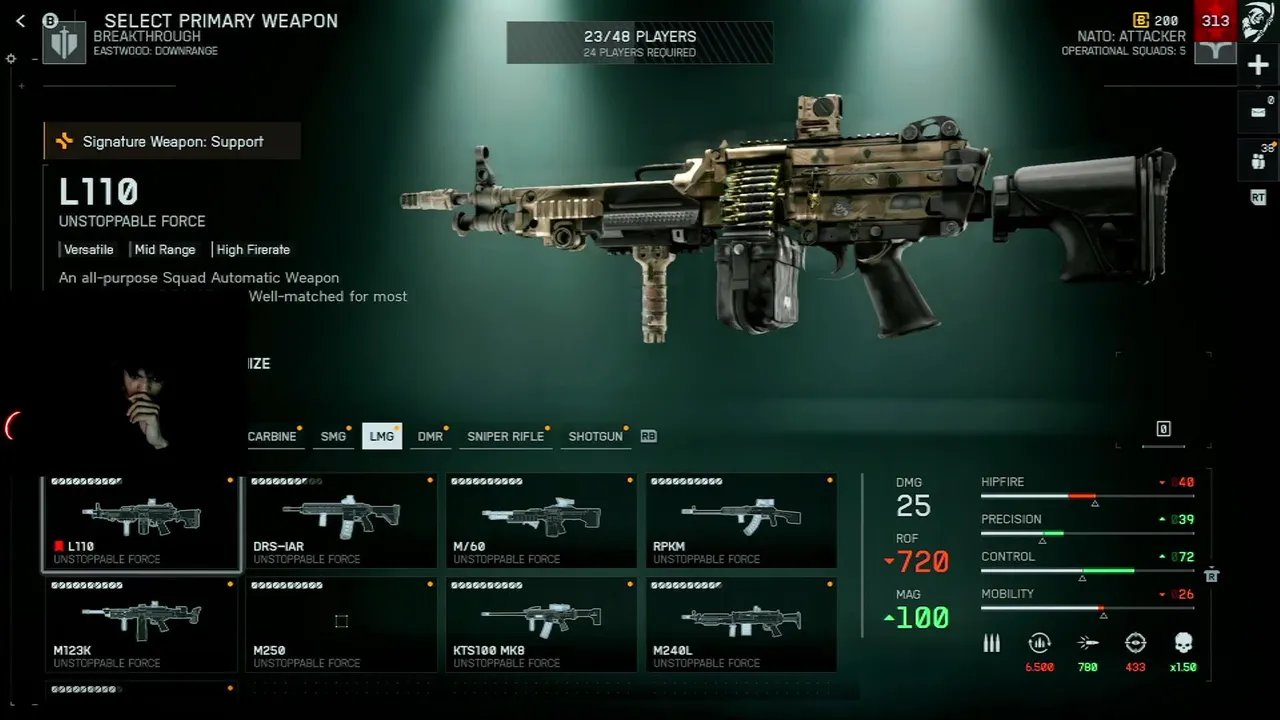Switch to the SMG weapon tab

[x=333, y=436]
